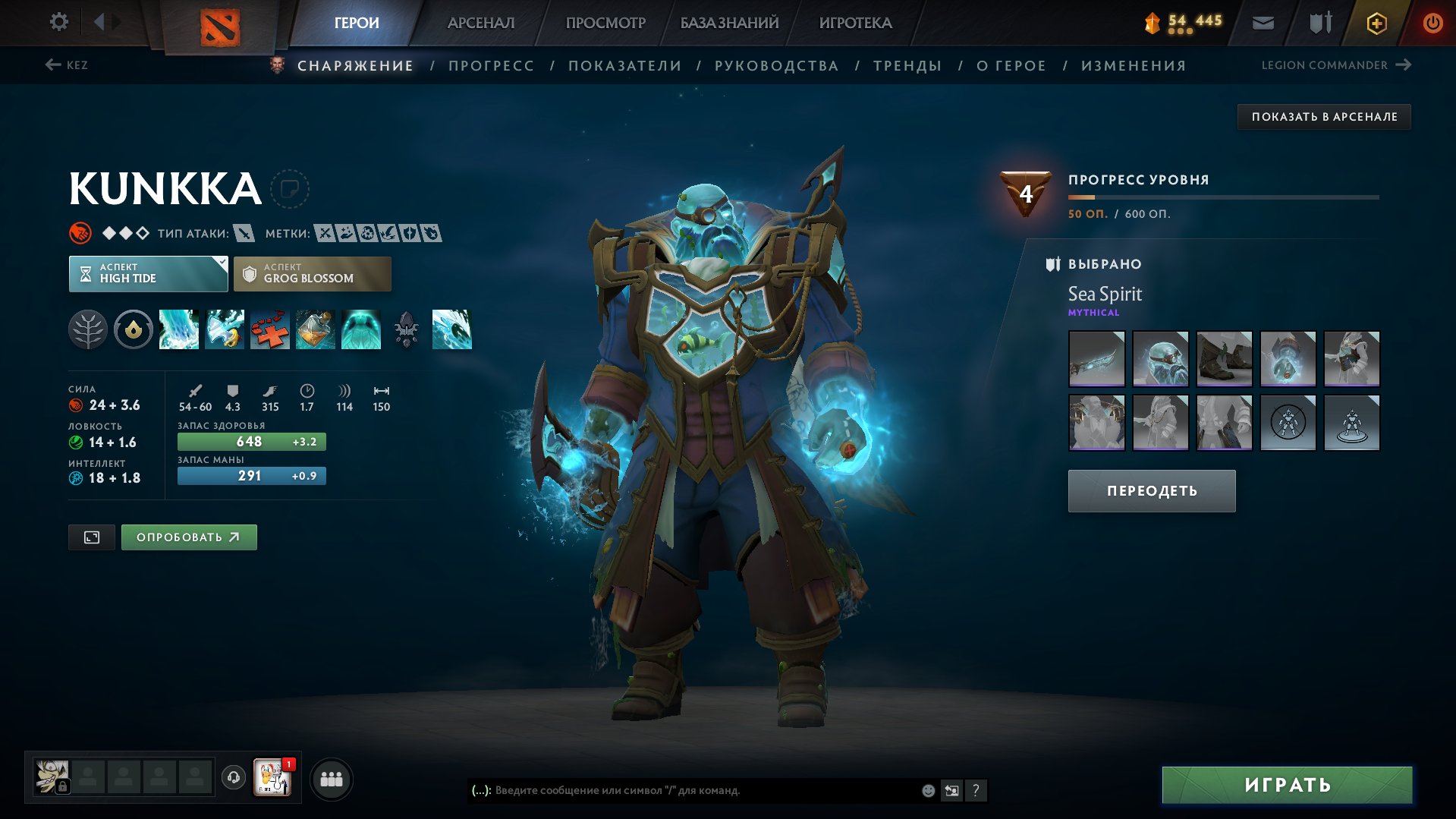Click the voice chat headset icon
This screenshot has width=1456, height=819.
(233, 778)
